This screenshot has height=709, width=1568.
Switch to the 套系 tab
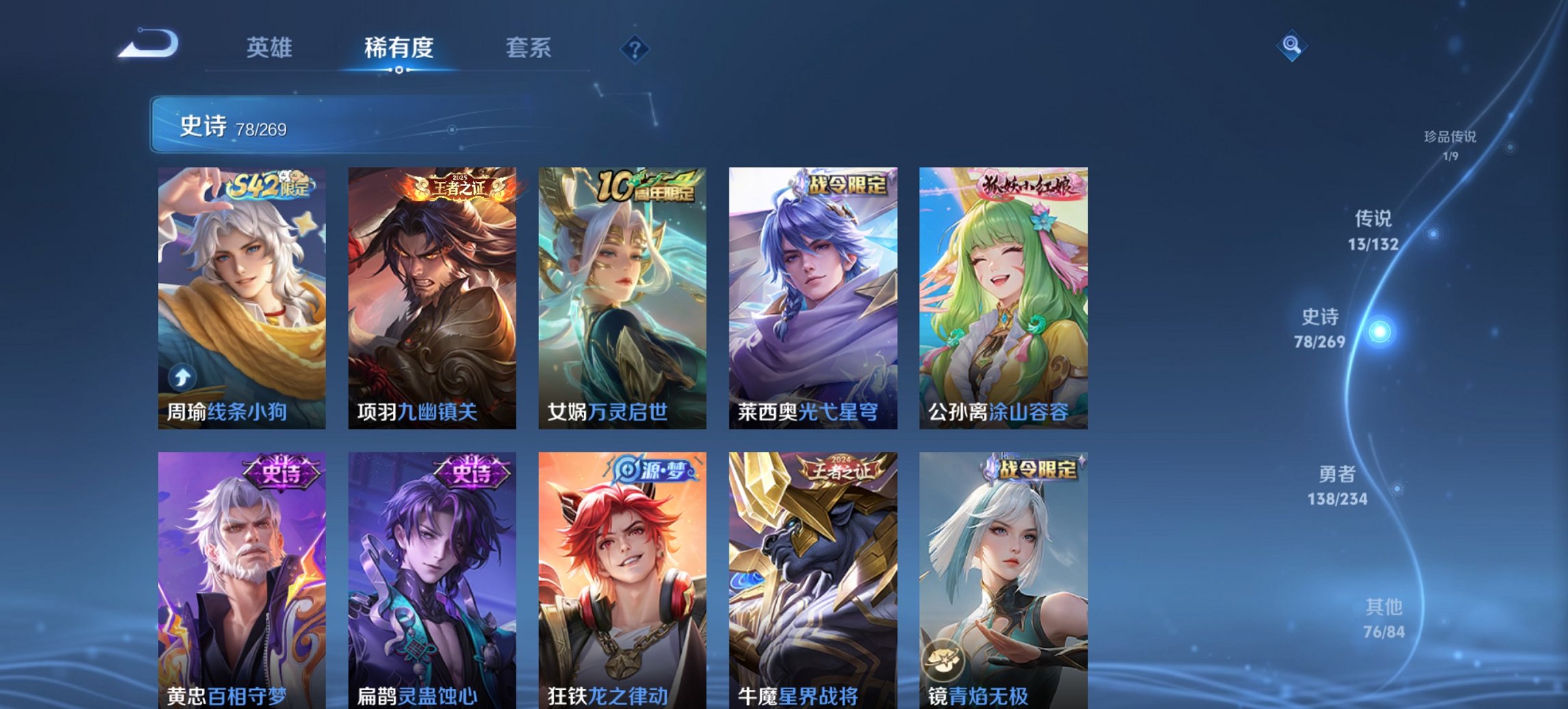[529, 47]
